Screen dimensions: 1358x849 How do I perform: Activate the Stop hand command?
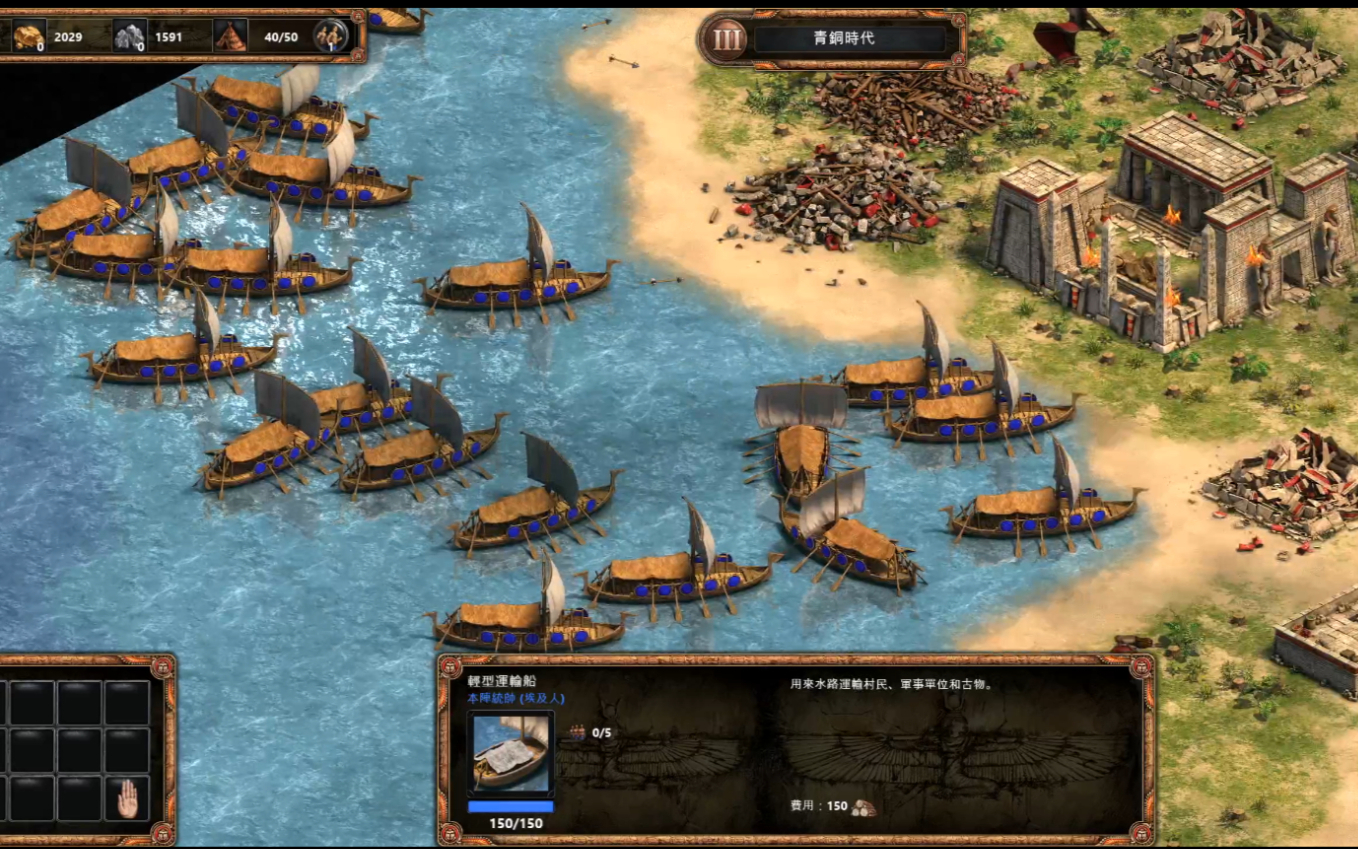pyautogui.click(x=127, y=798)
